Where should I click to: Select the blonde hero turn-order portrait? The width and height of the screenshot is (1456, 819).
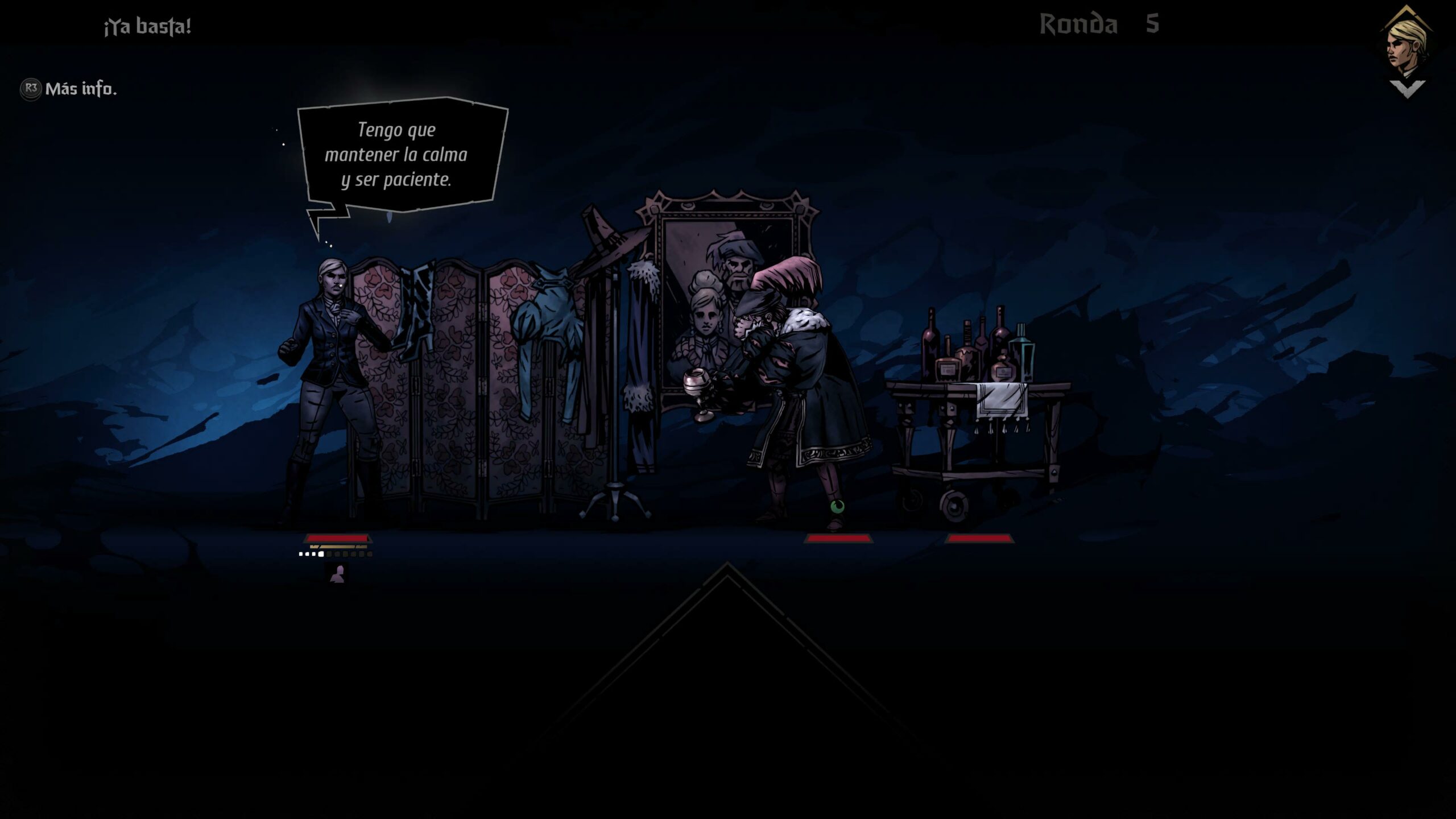pyautogui.click(x=1407, y=45)
